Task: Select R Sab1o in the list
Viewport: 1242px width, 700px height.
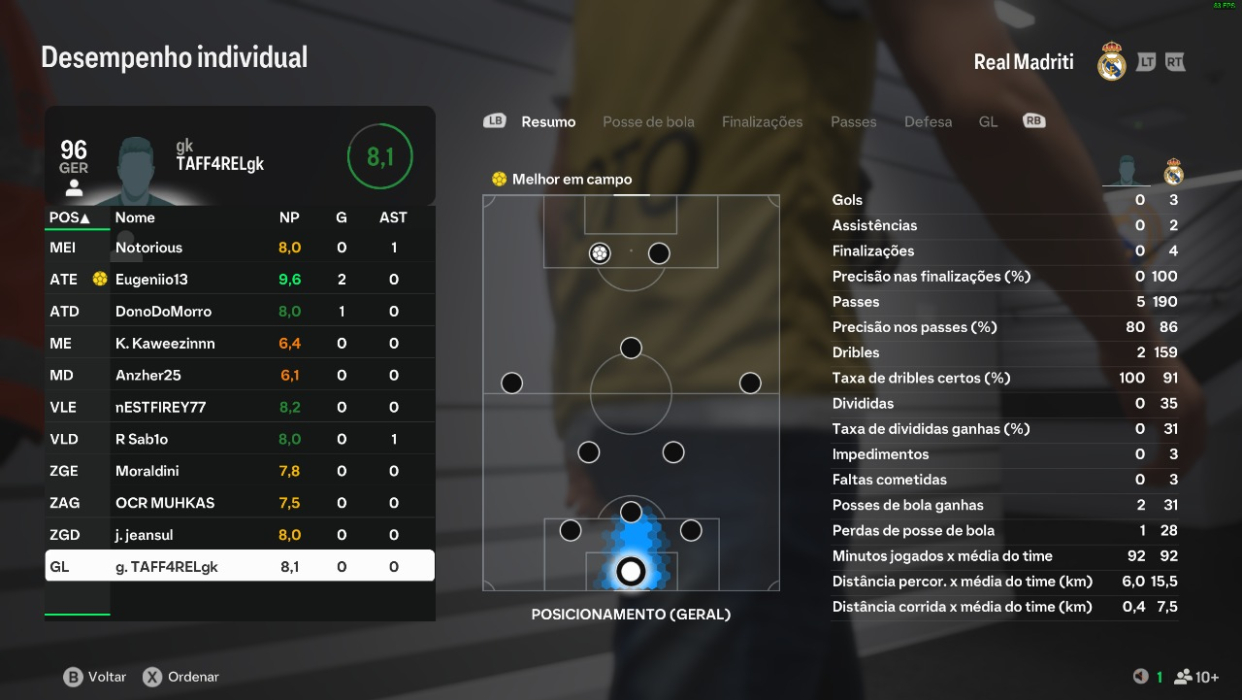Action: coord(240,439)
